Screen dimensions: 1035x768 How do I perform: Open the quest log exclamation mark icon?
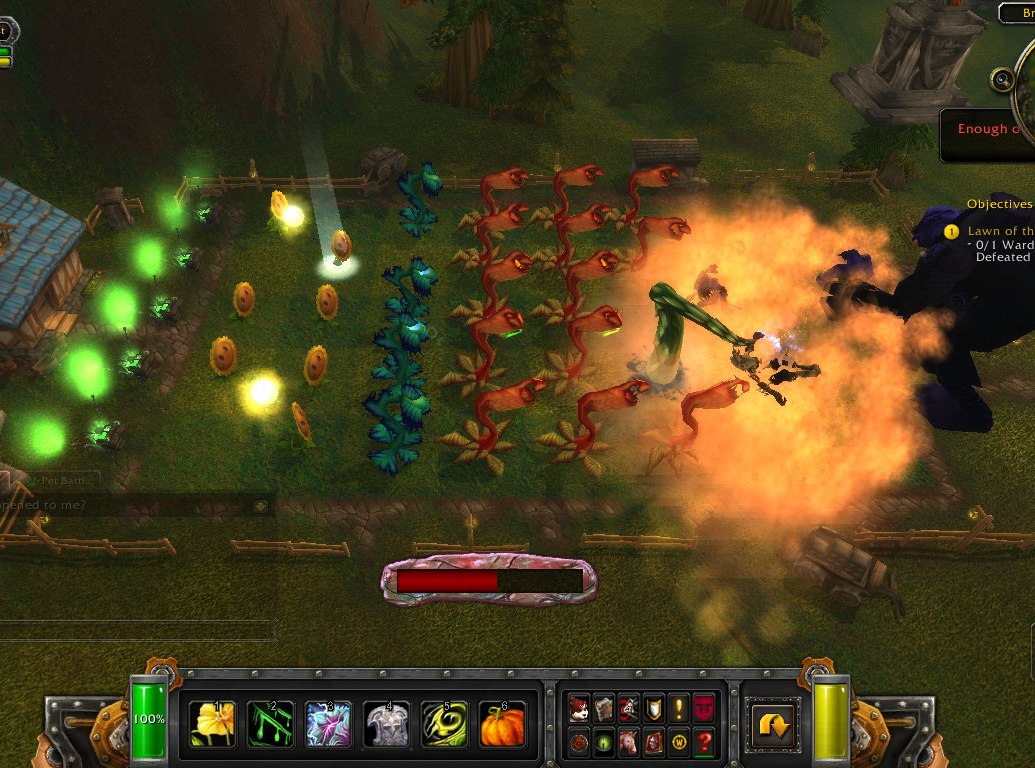point(679,708)
